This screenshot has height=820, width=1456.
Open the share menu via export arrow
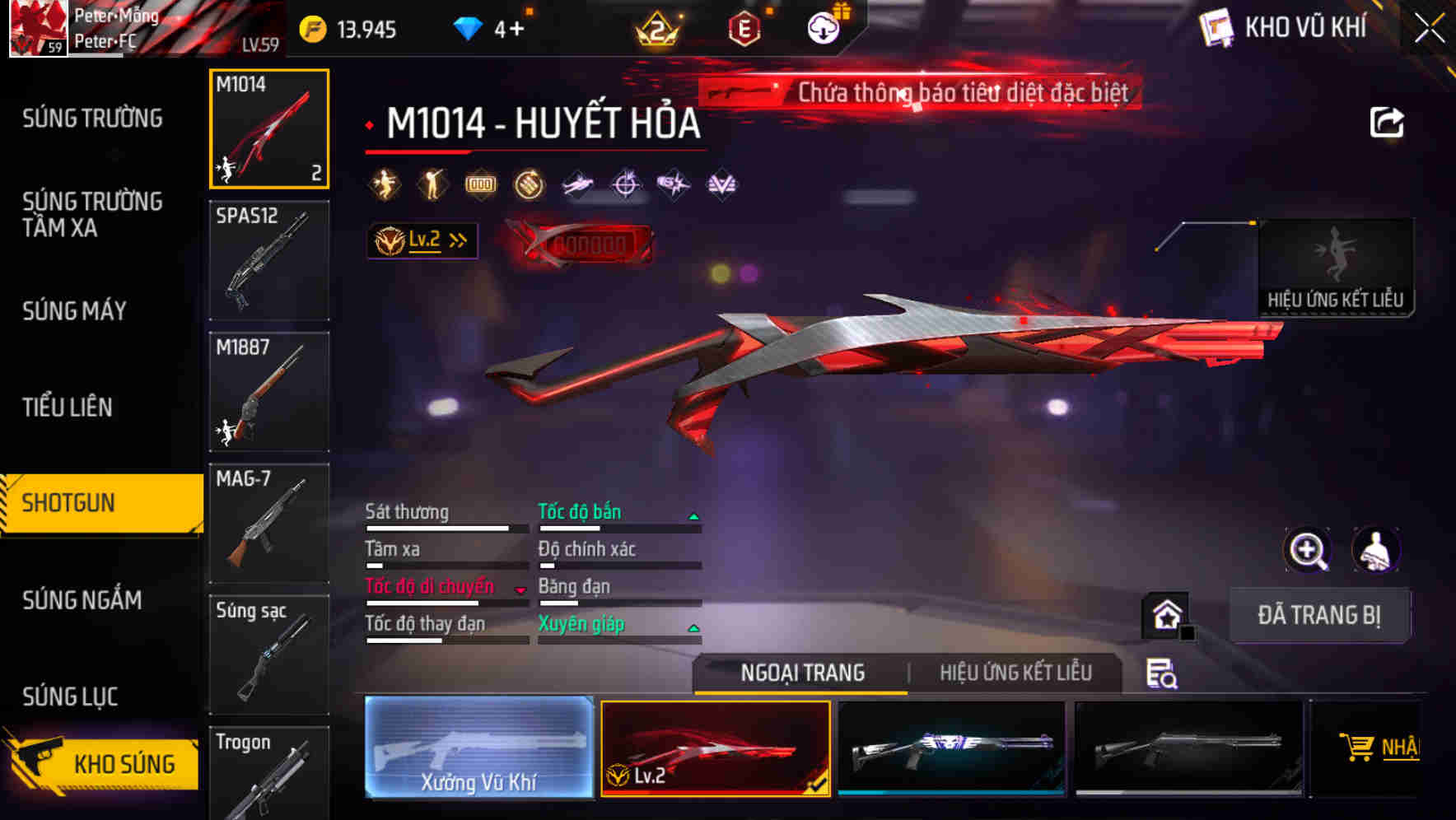1388,121
